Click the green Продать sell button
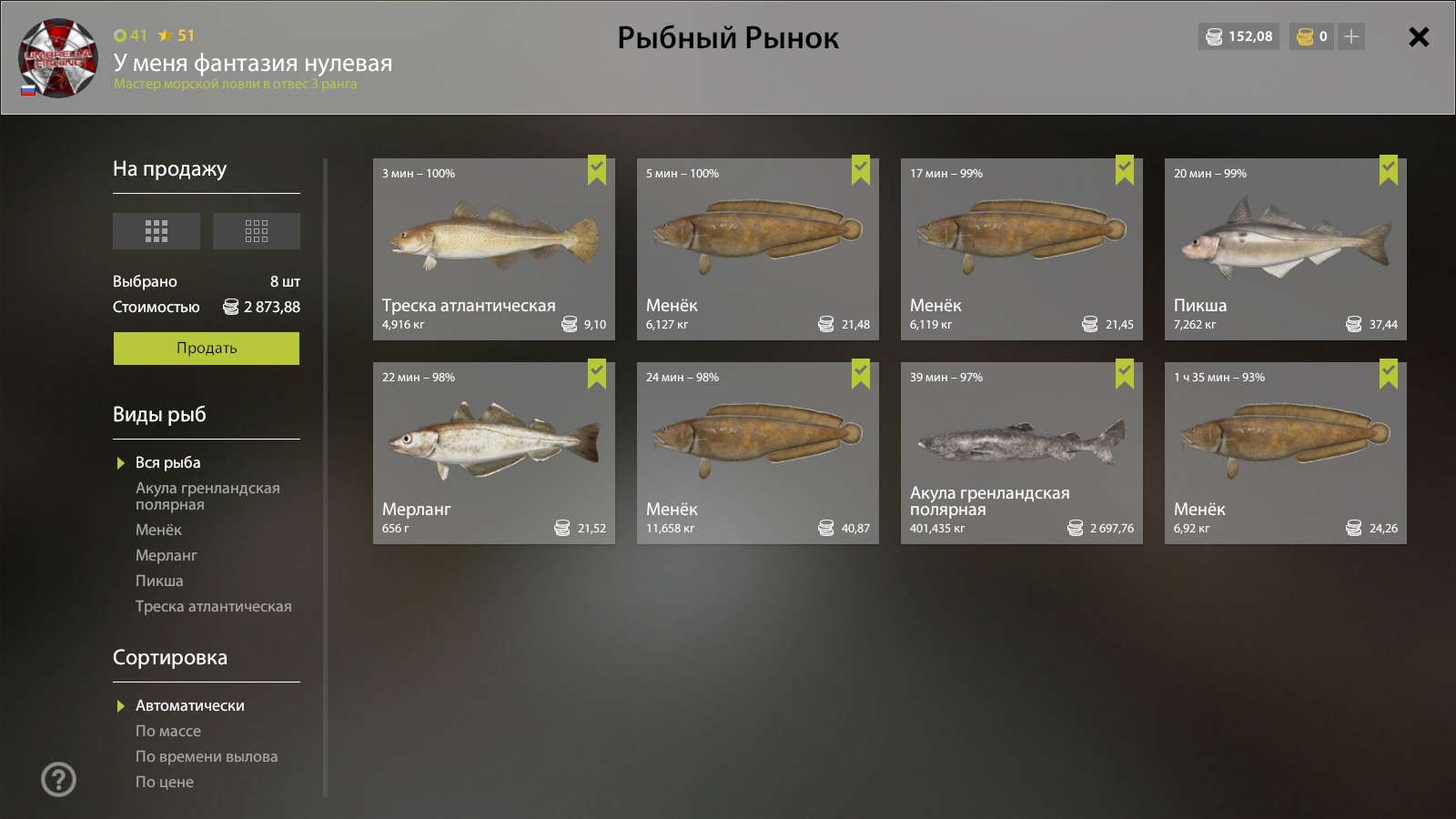1456x819 pixels. click(x=207, y=349)
